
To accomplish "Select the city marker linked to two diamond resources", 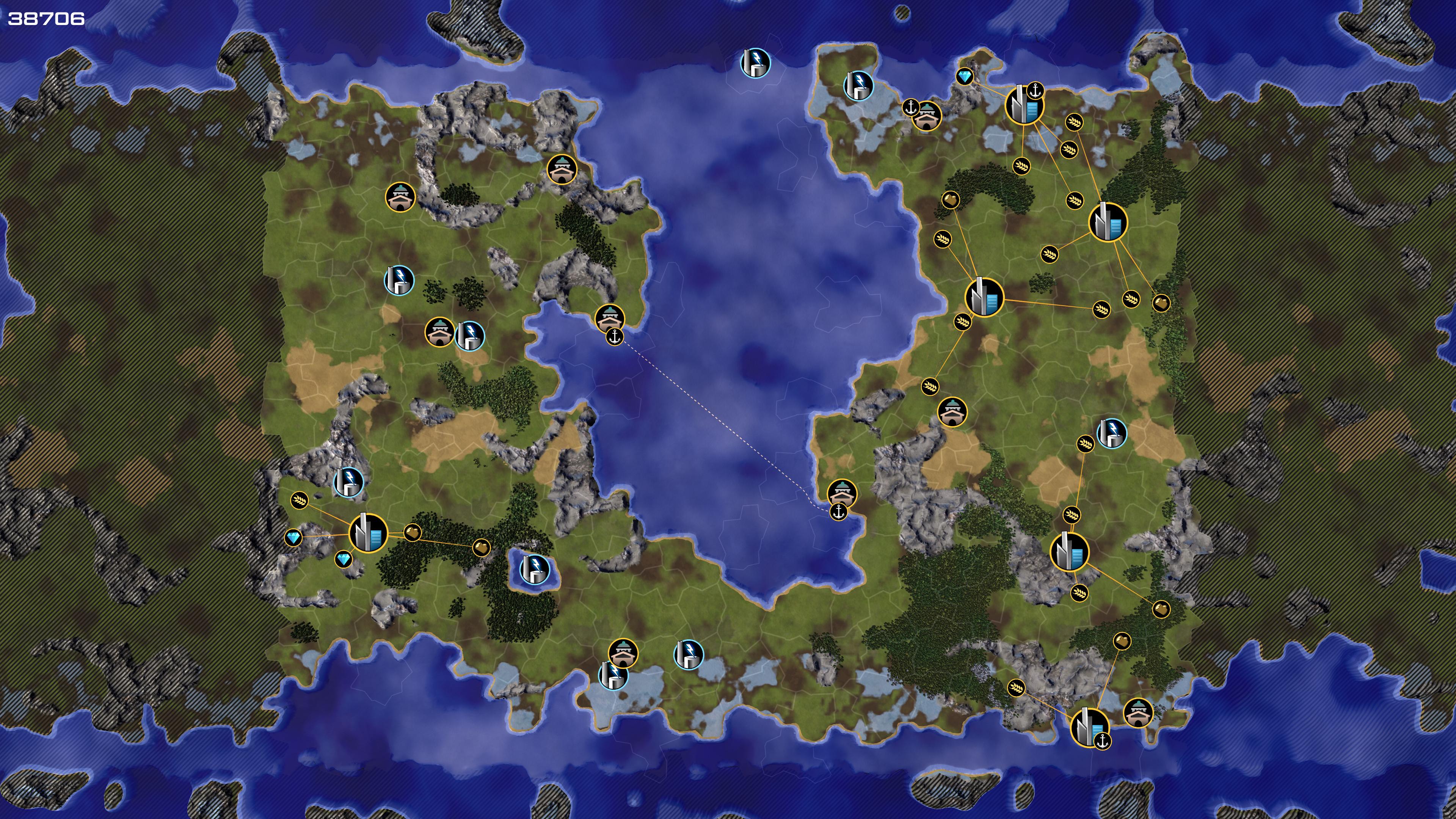I will pos(368,532).
